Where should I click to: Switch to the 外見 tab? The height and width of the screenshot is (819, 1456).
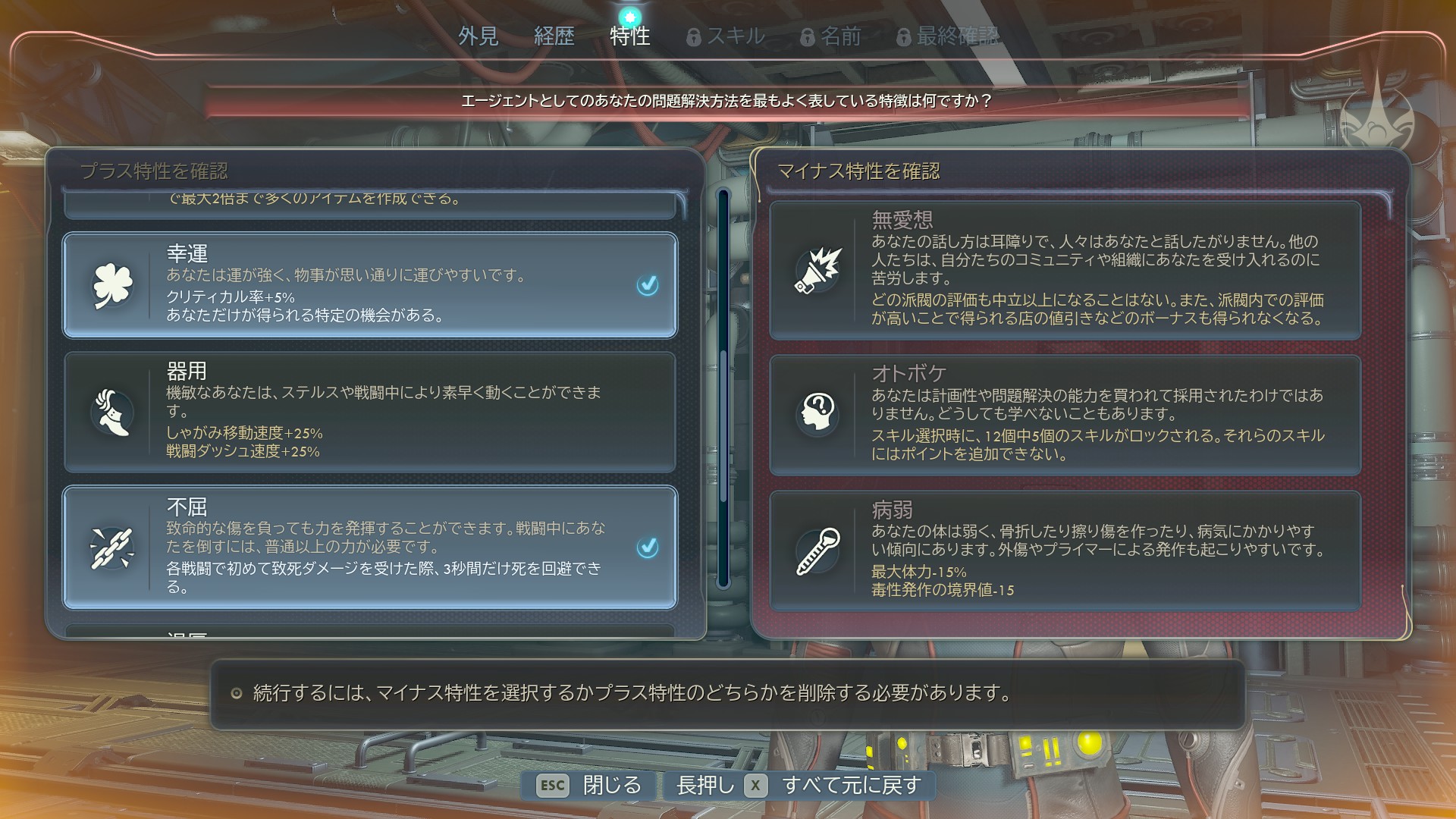click(x=478, y=36)
